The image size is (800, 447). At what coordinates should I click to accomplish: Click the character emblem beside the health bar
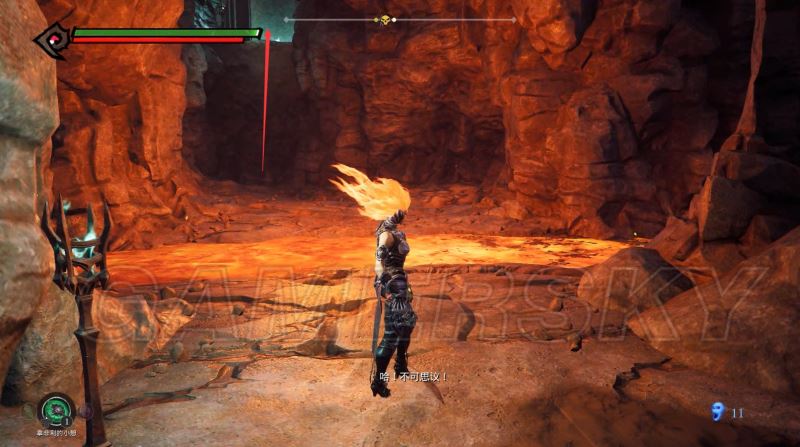[x=50, y=38]
